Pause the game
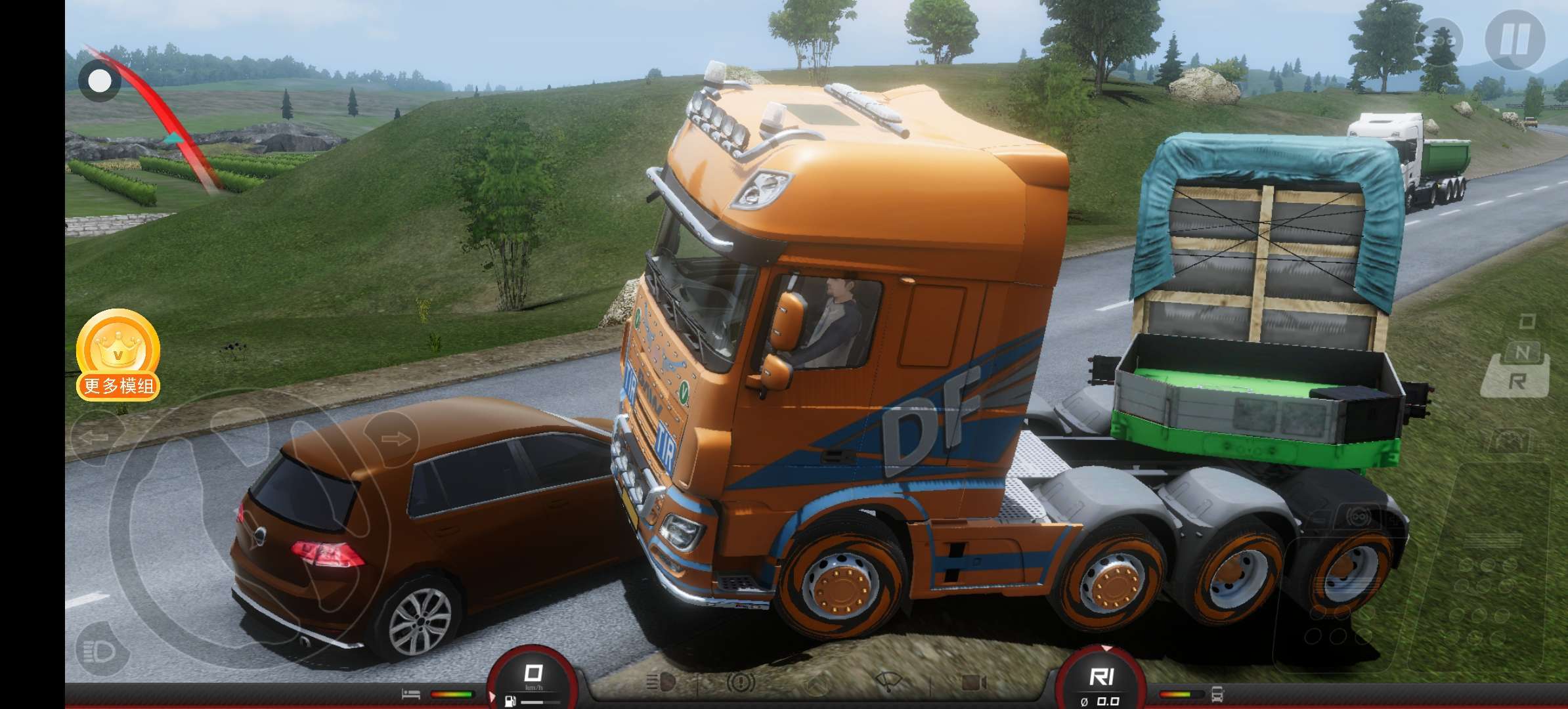The height and width of the screenshot is (709, 1568). pyautogui.click(x=1515, y=39)
